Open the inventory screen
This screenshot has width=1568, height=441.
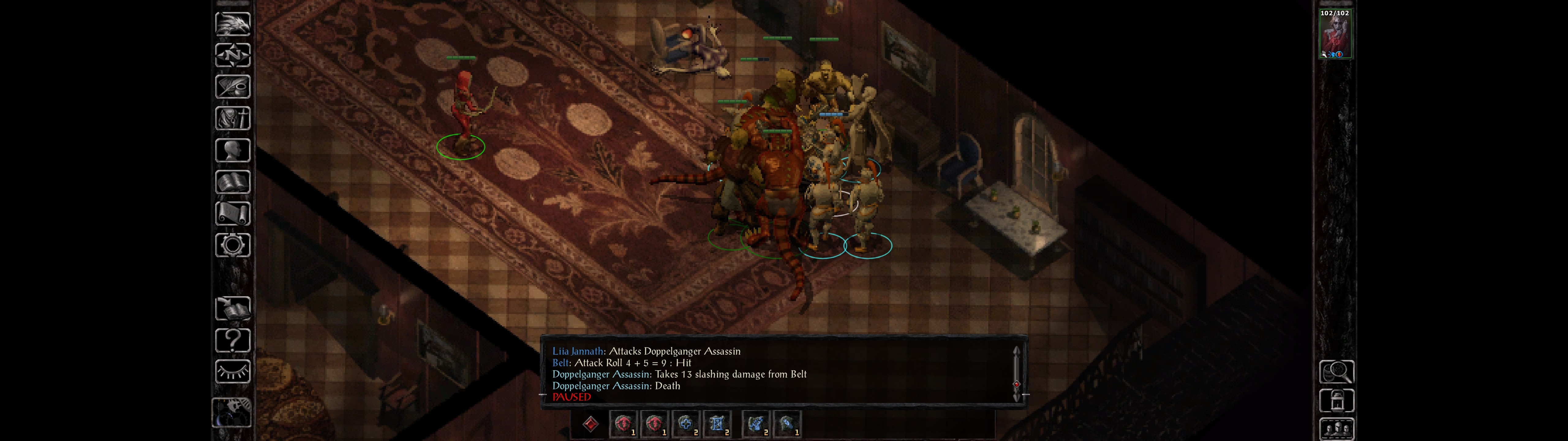[x=232, y=118]
